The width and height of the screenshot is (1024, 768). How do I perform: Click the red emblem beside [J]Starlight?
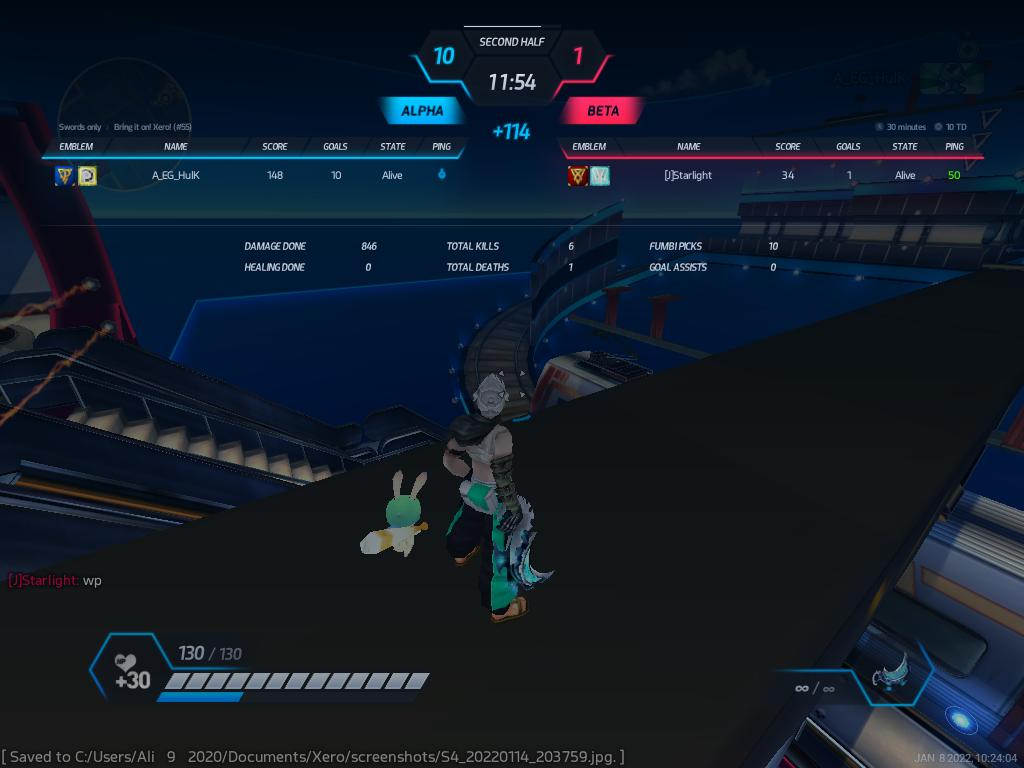(x=577, y=176)
